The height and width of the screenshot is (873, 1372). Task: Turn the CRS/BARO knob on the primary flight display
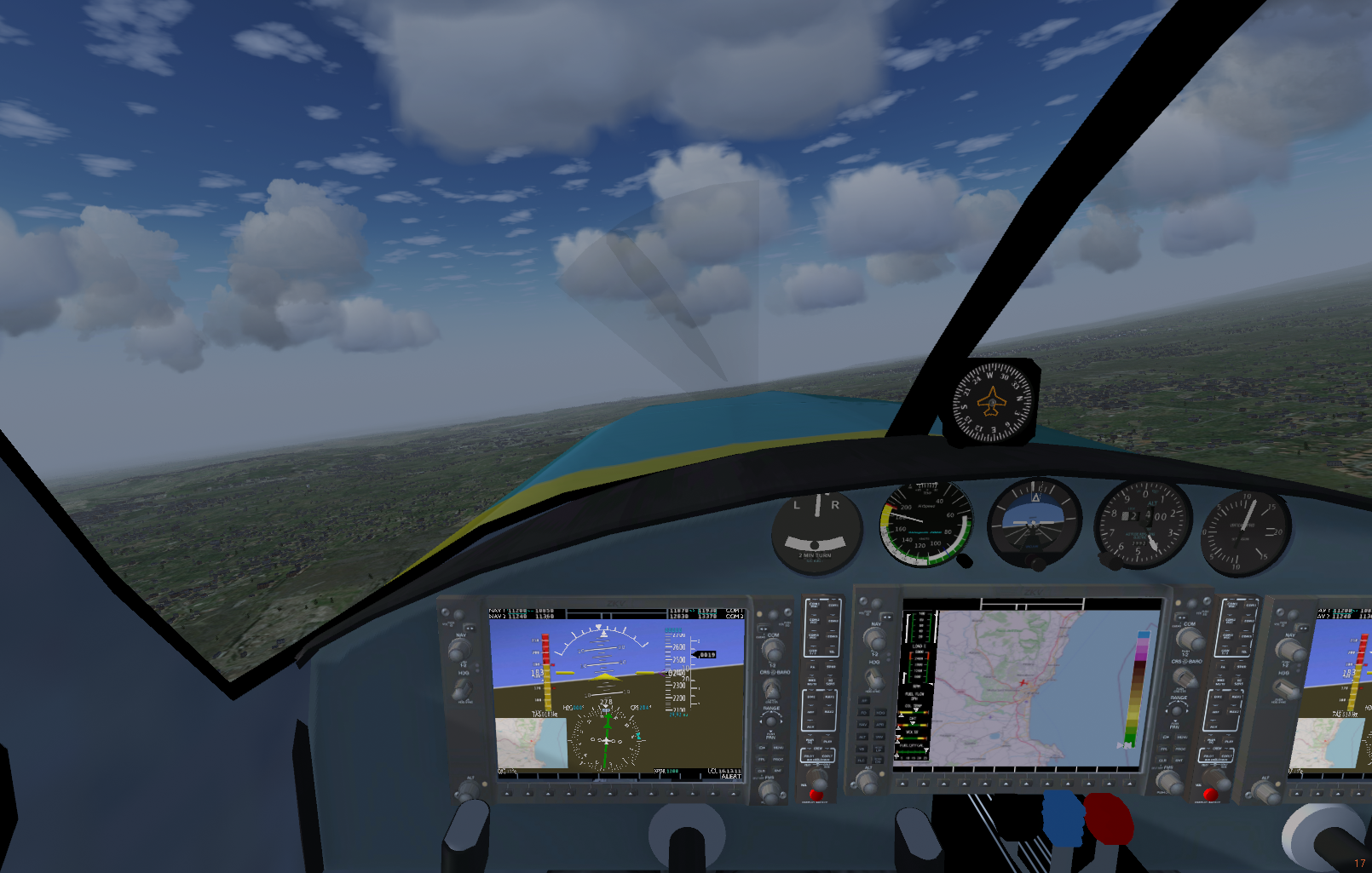(771, 686)
